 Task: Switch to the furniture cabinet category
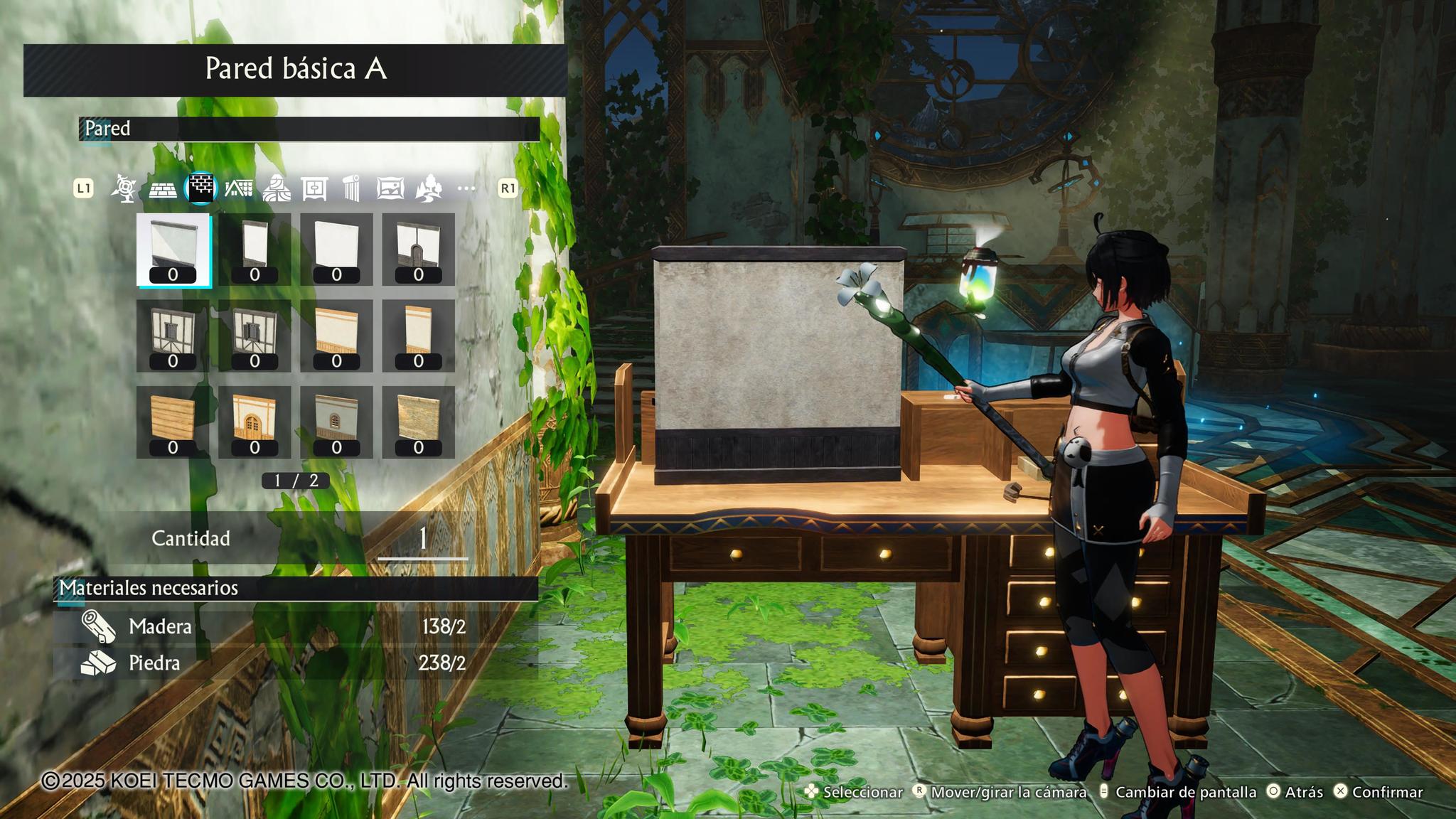click(314, 188)
